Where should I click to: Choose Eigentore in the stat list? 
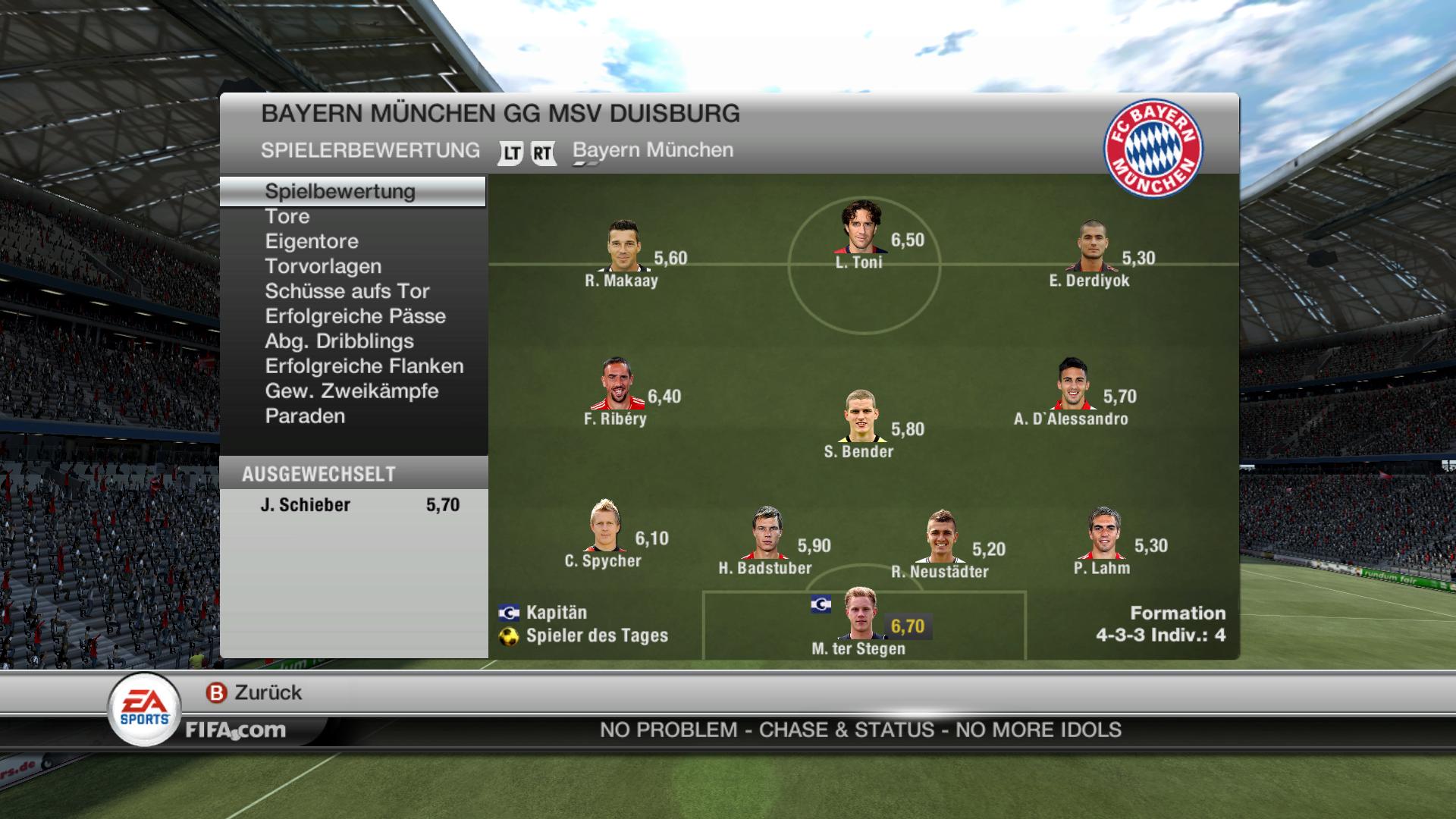coord(312,241)
